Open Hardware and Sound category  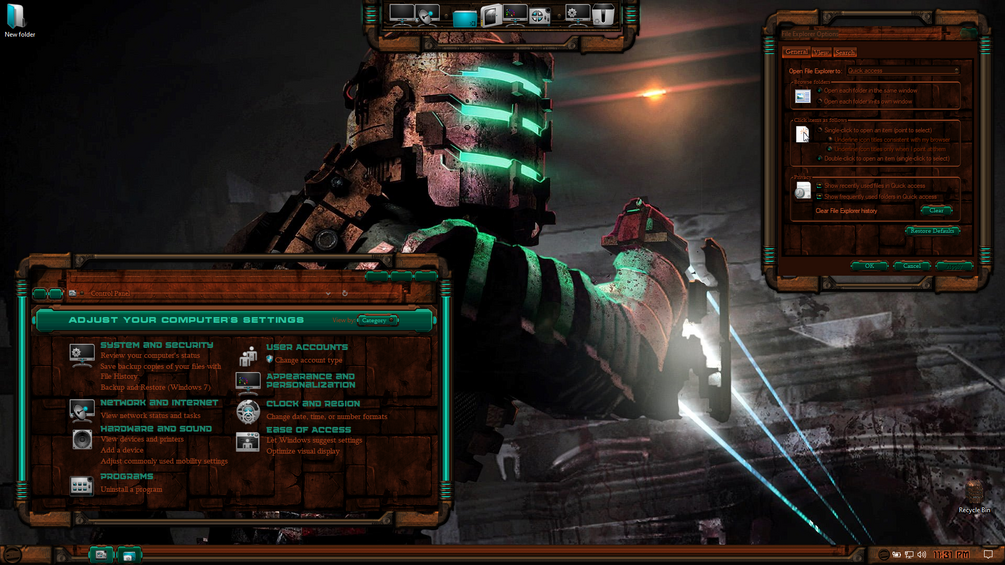click(155, 428)
